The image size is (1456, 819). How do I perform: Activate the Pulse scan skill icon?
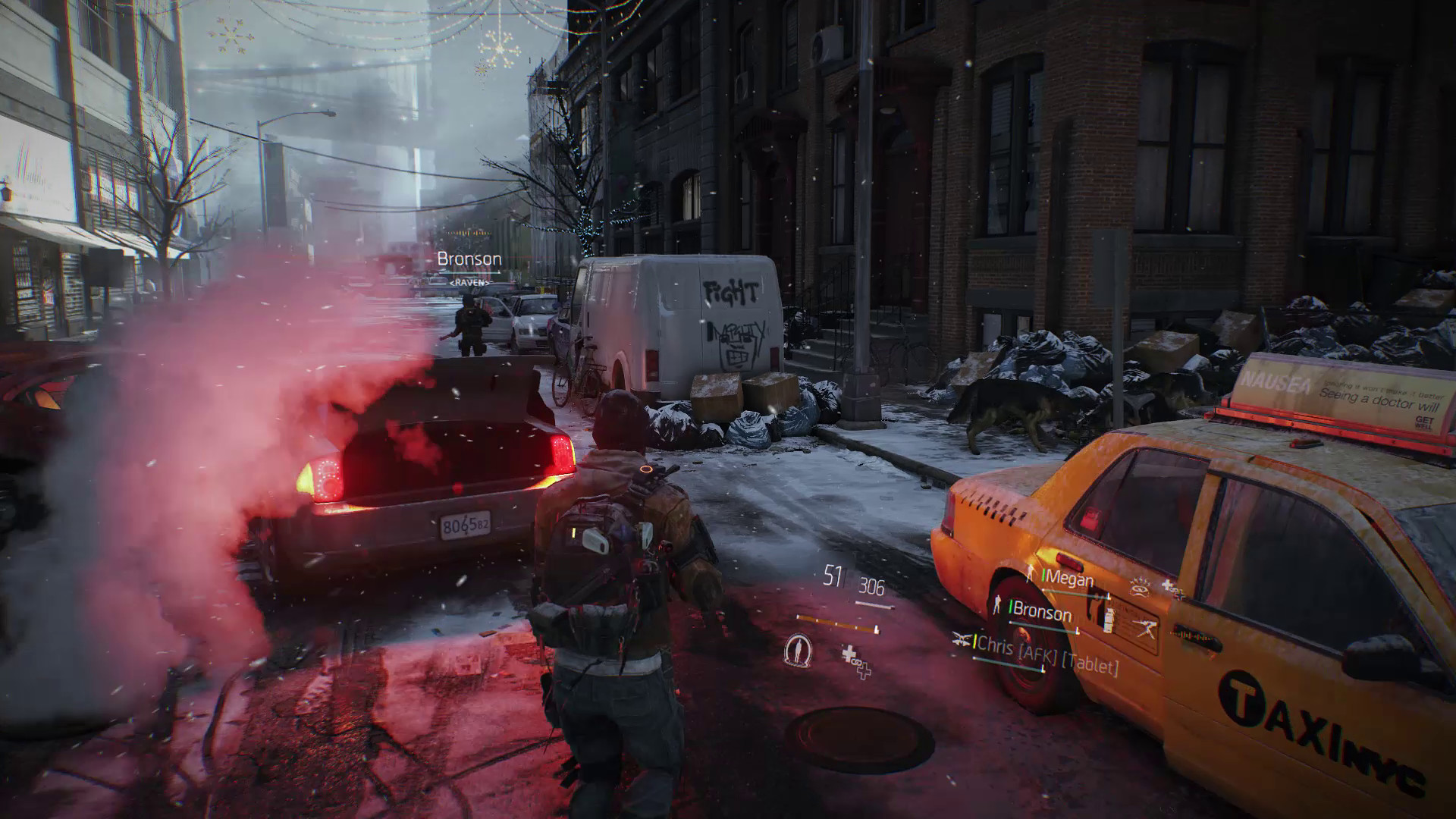(798, 650)
